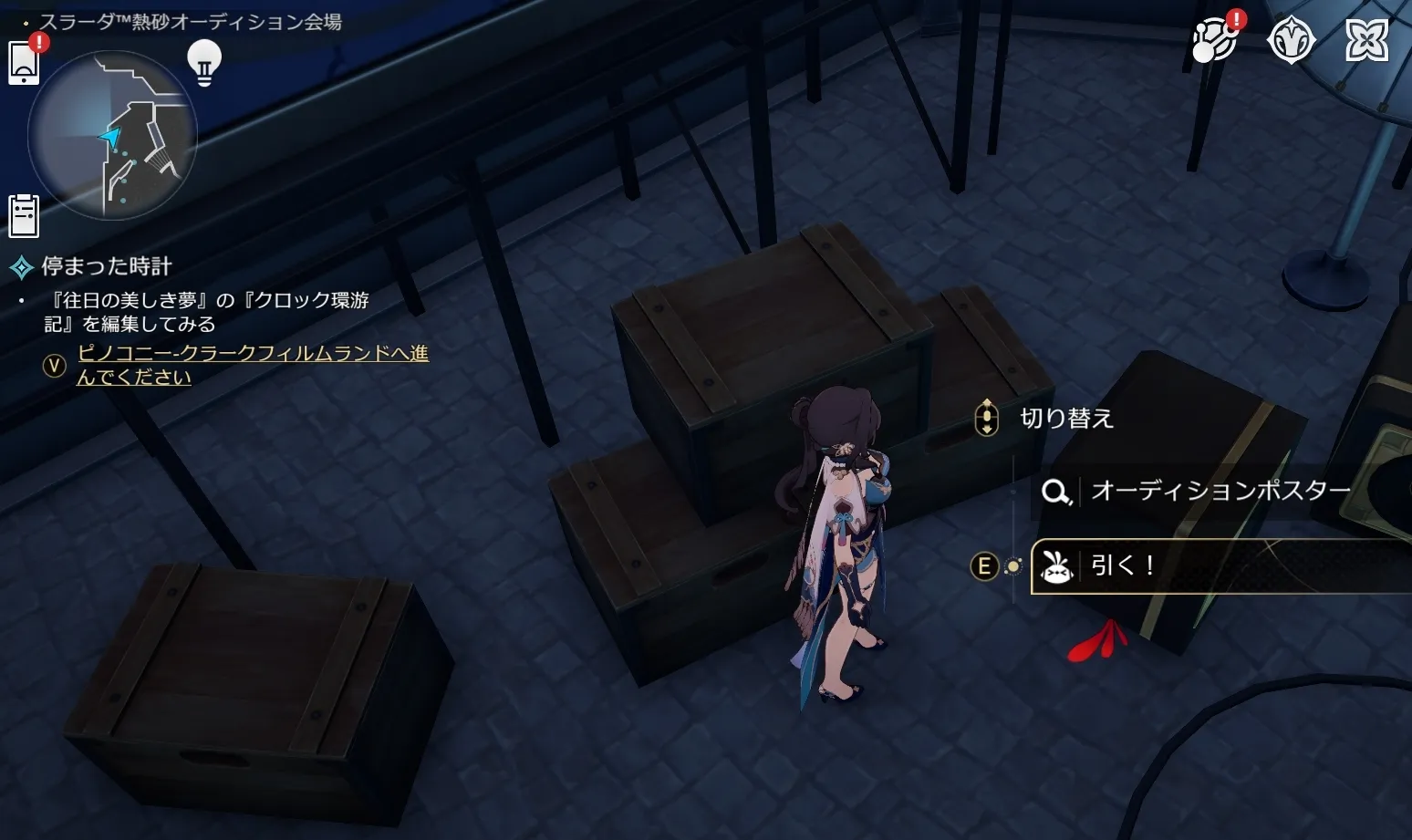Select the 停まった時計 quest tracker title
Screen dimensions: 1412x840
coord(107,266)
